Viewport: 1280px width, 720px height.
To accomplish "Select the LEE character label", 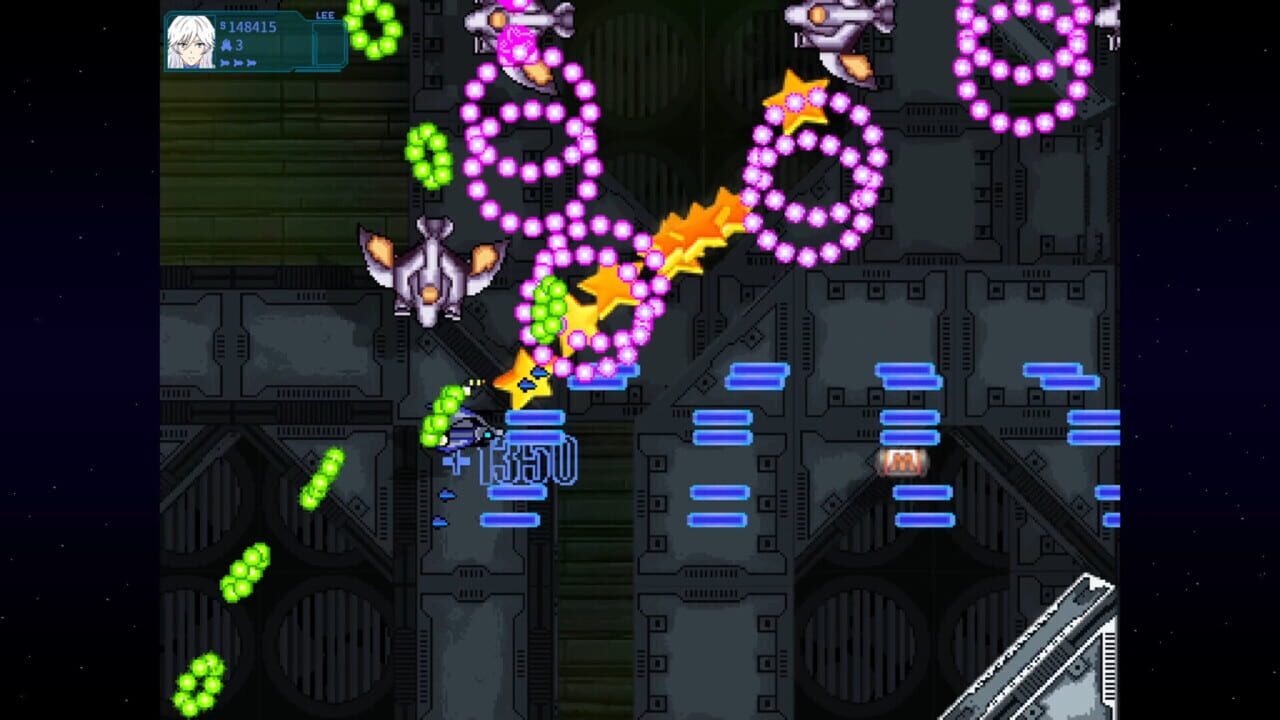I will [325, 15].
